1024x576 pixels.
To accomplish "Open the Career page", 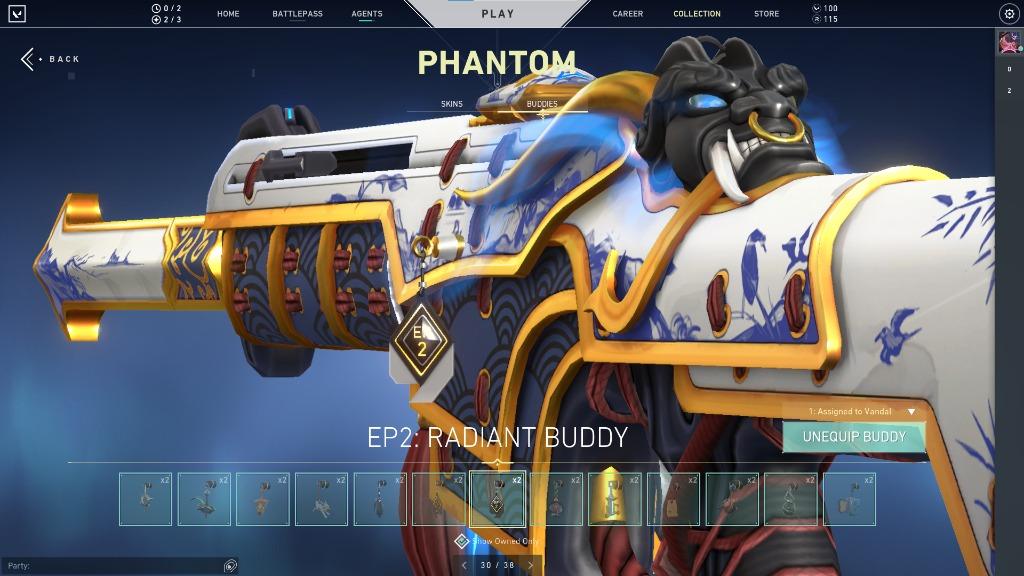I will click(628, 14).
